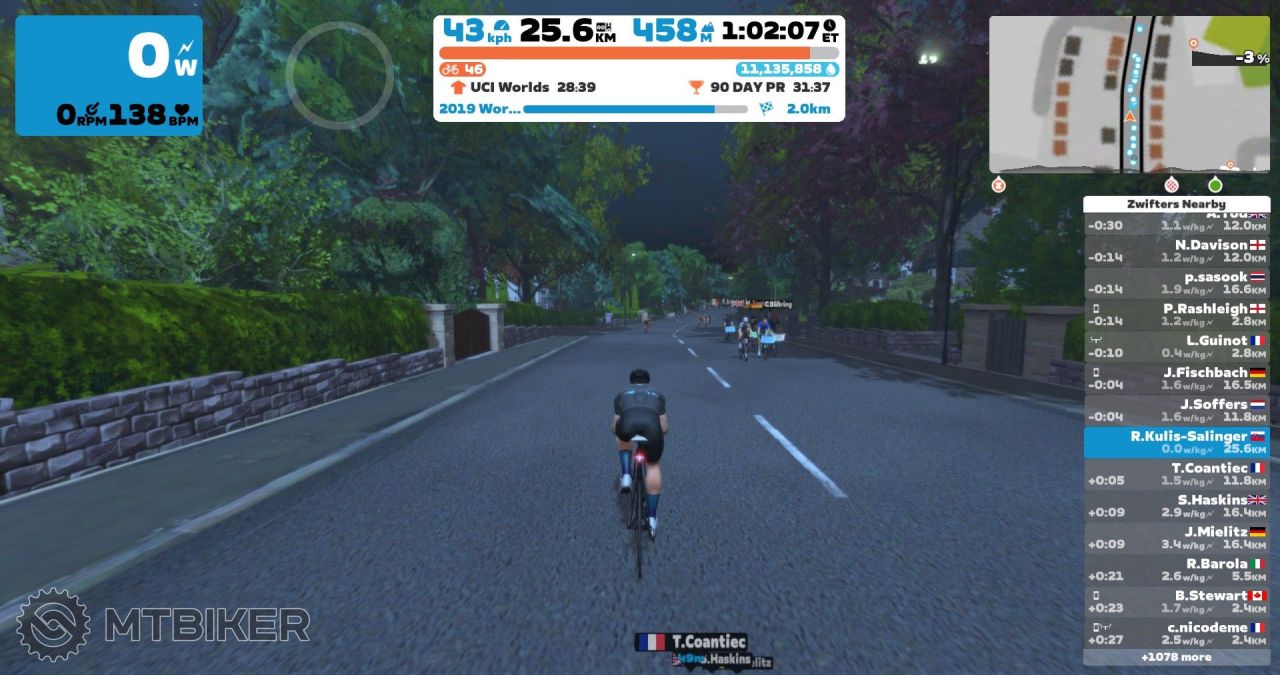Click the highlighted R.Kulis-Salinger row
The image size is (1280, 675).
pyautogui.click(x=1176, y=443)
